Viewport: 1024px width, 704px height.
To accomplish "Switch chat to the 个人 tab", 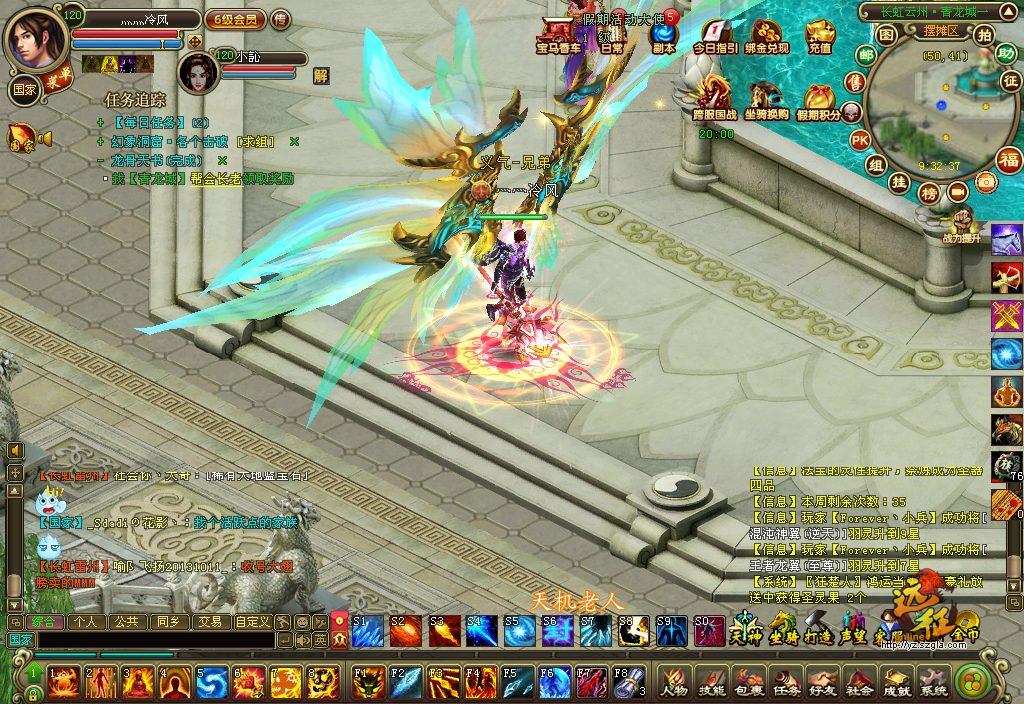I will click(86, 621).
